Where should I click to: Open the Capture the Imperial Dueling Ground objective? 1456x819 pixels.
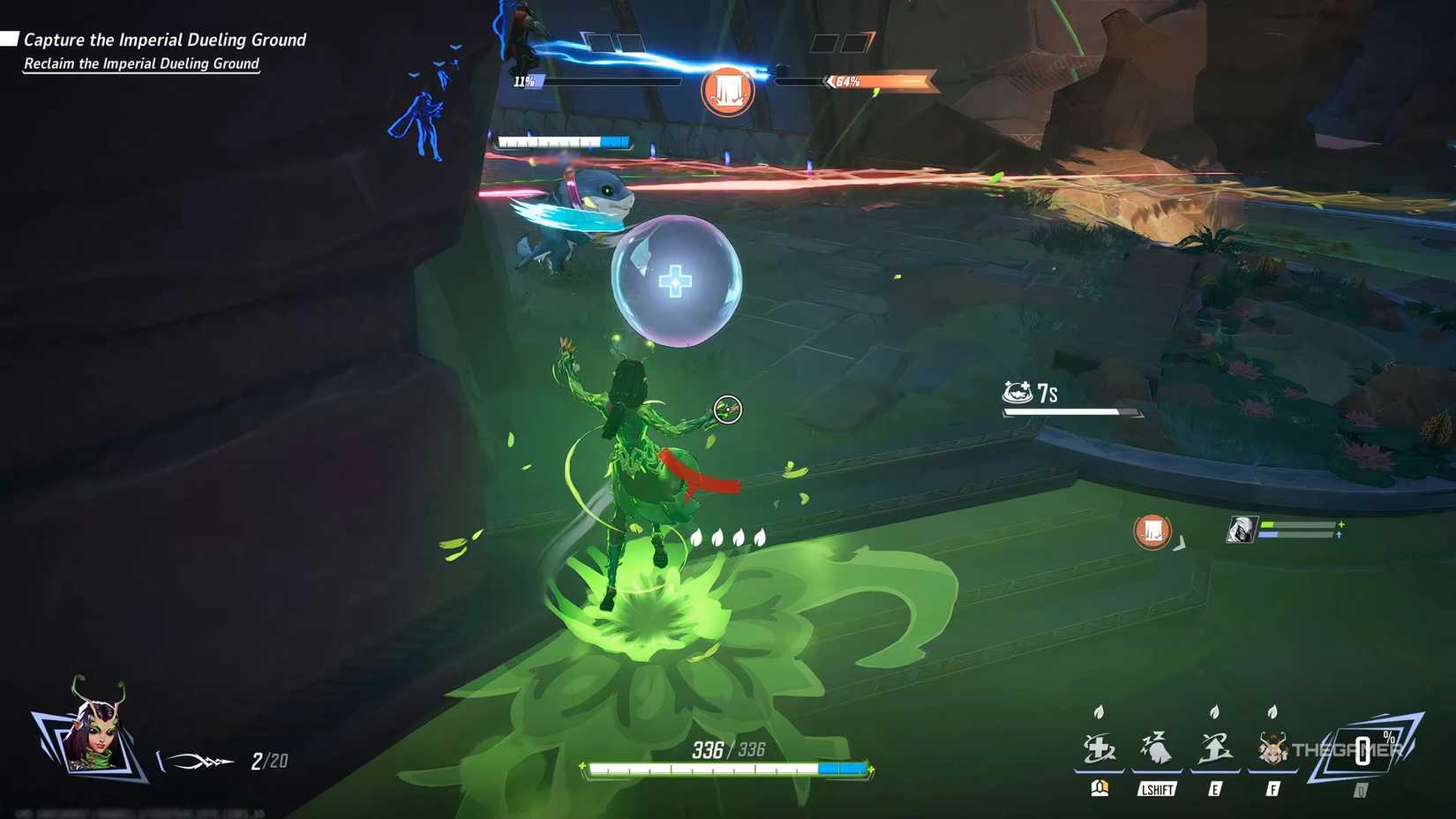click(163, 40)
